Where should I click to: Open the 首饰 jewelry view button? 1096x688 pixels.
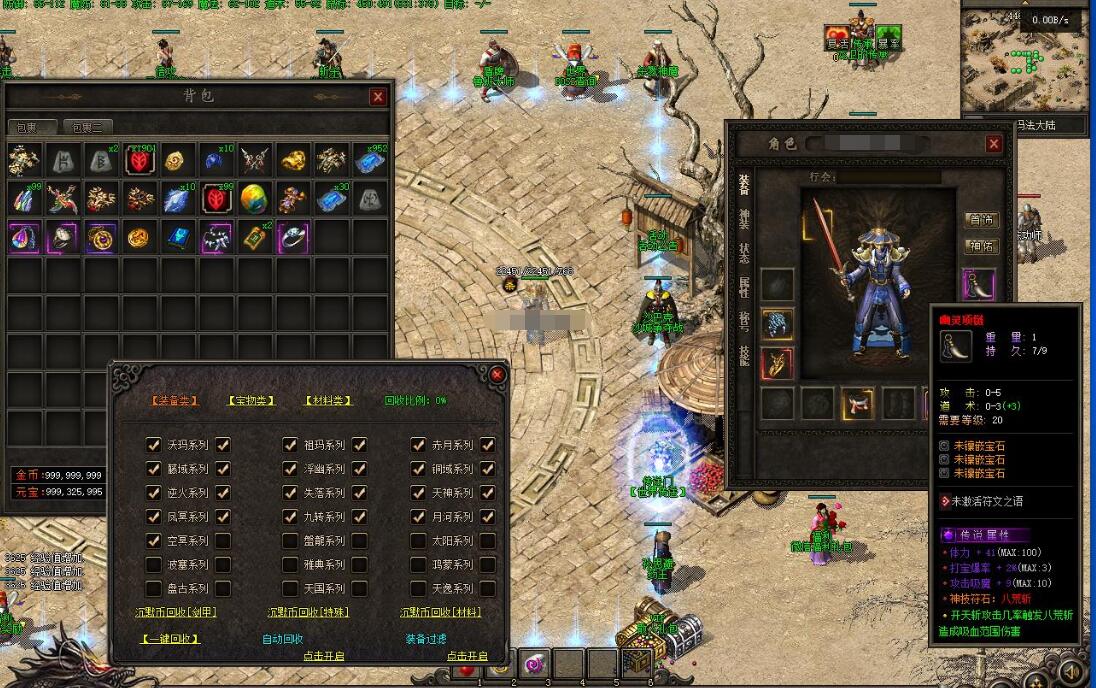click(x=980, y=219)
